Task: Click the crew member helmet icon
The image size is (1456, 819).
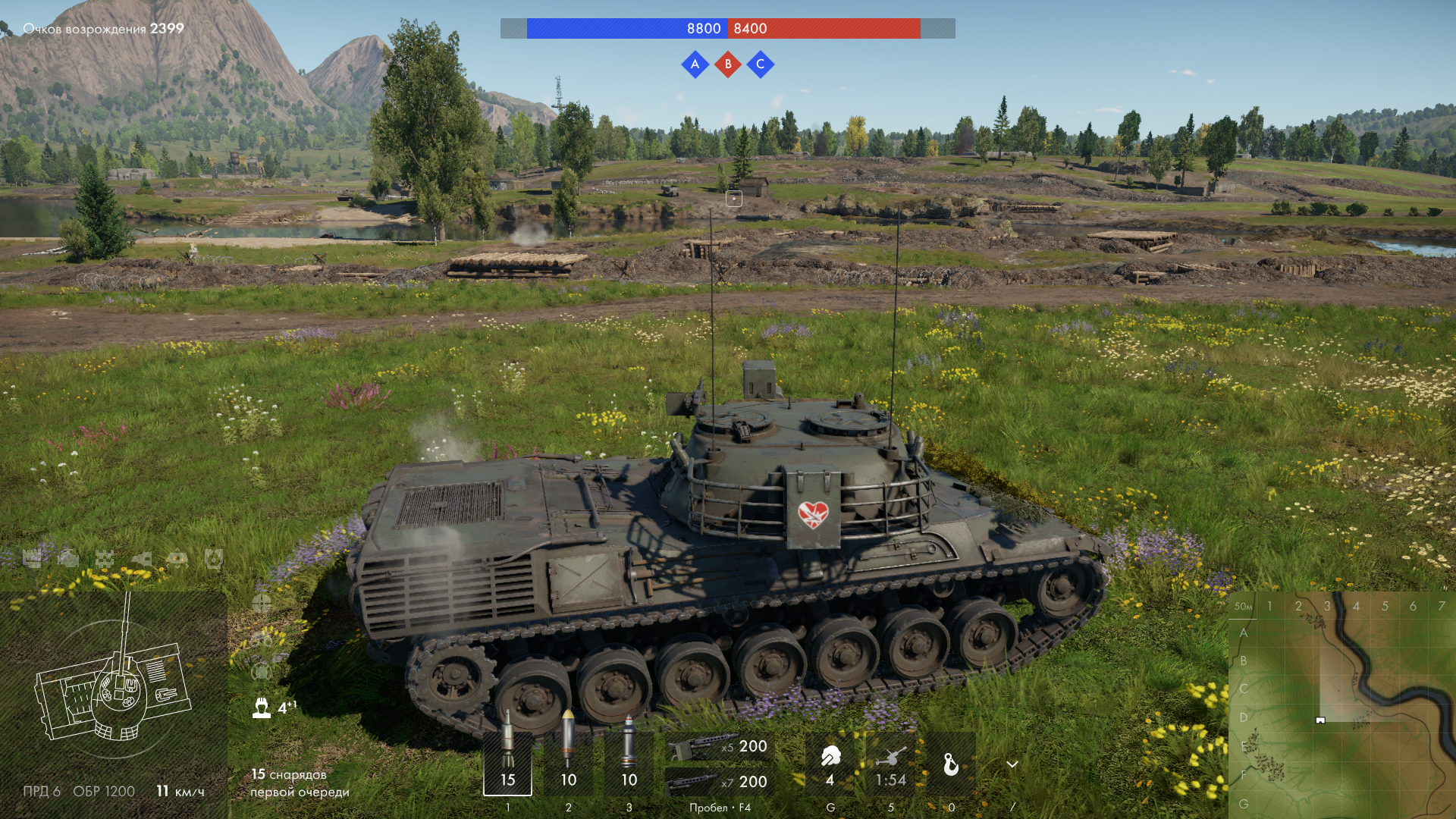Action: [262, 708]
